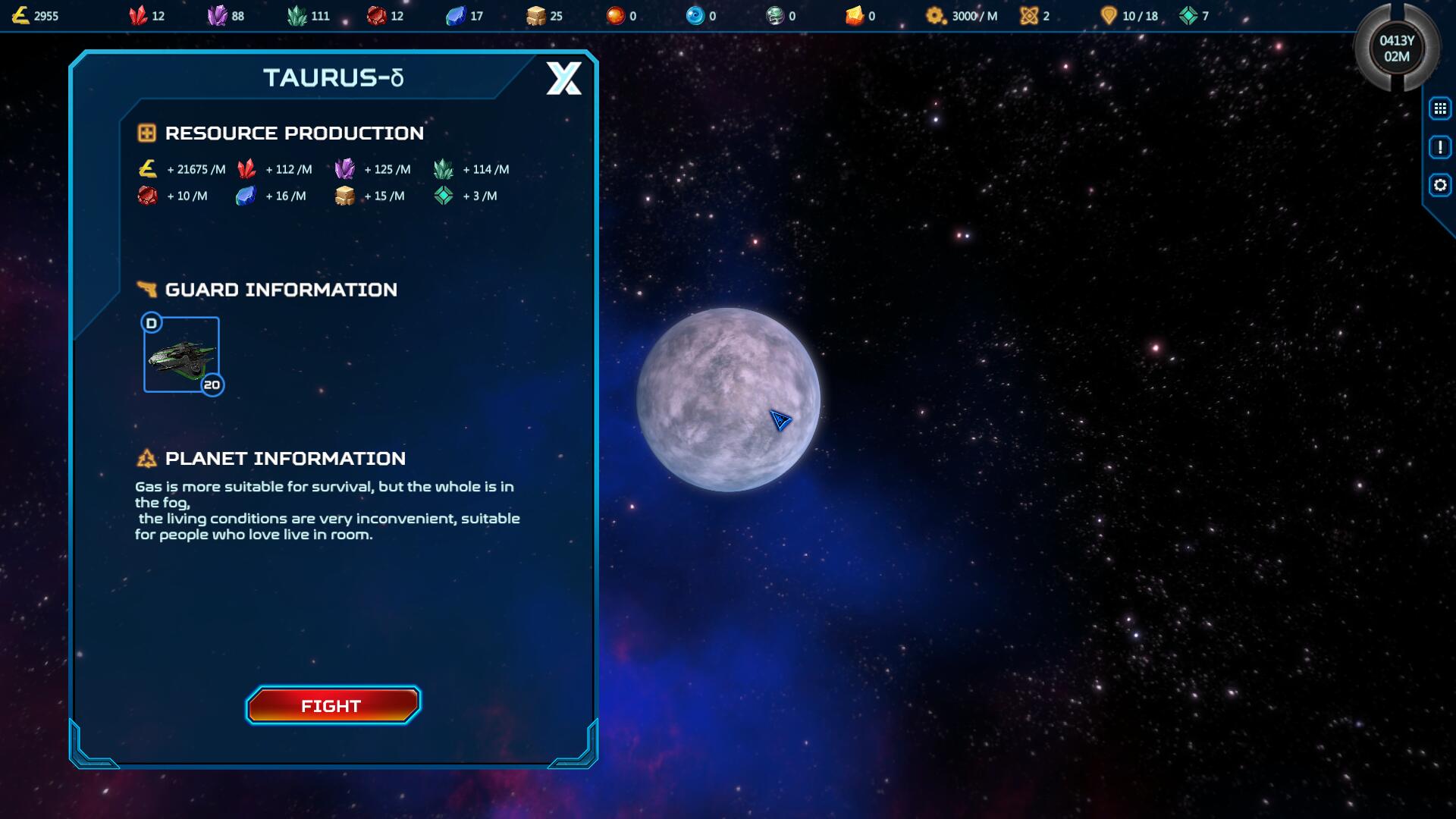Image resolution: width=1456 pixels, height=819 pixels.
Task: Click the Planet Information triangle icon
Action: coord(146,458)
